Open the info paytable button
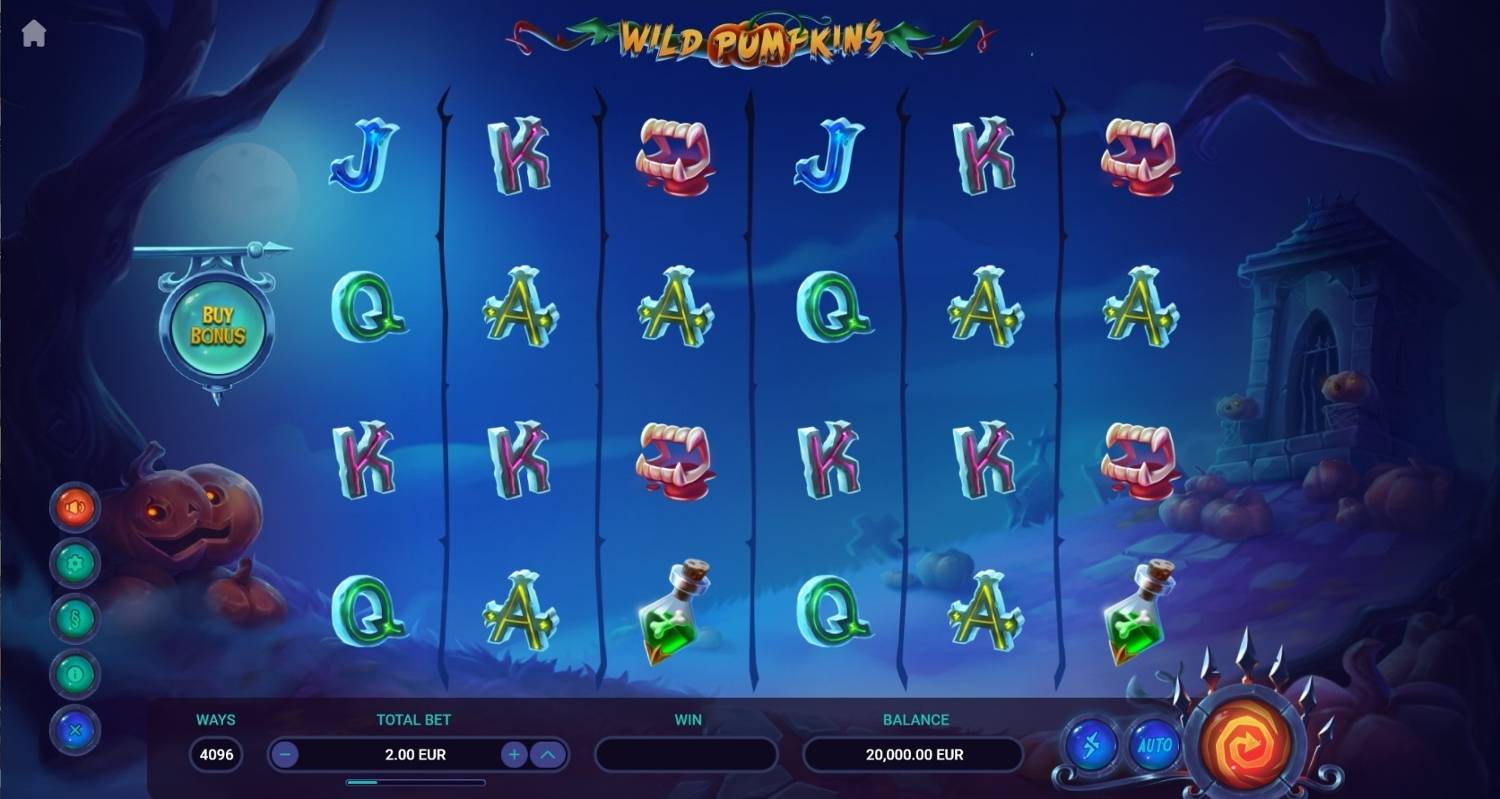Image resolution: width=1500 pixels, height=799 pixels. [75, 675]
